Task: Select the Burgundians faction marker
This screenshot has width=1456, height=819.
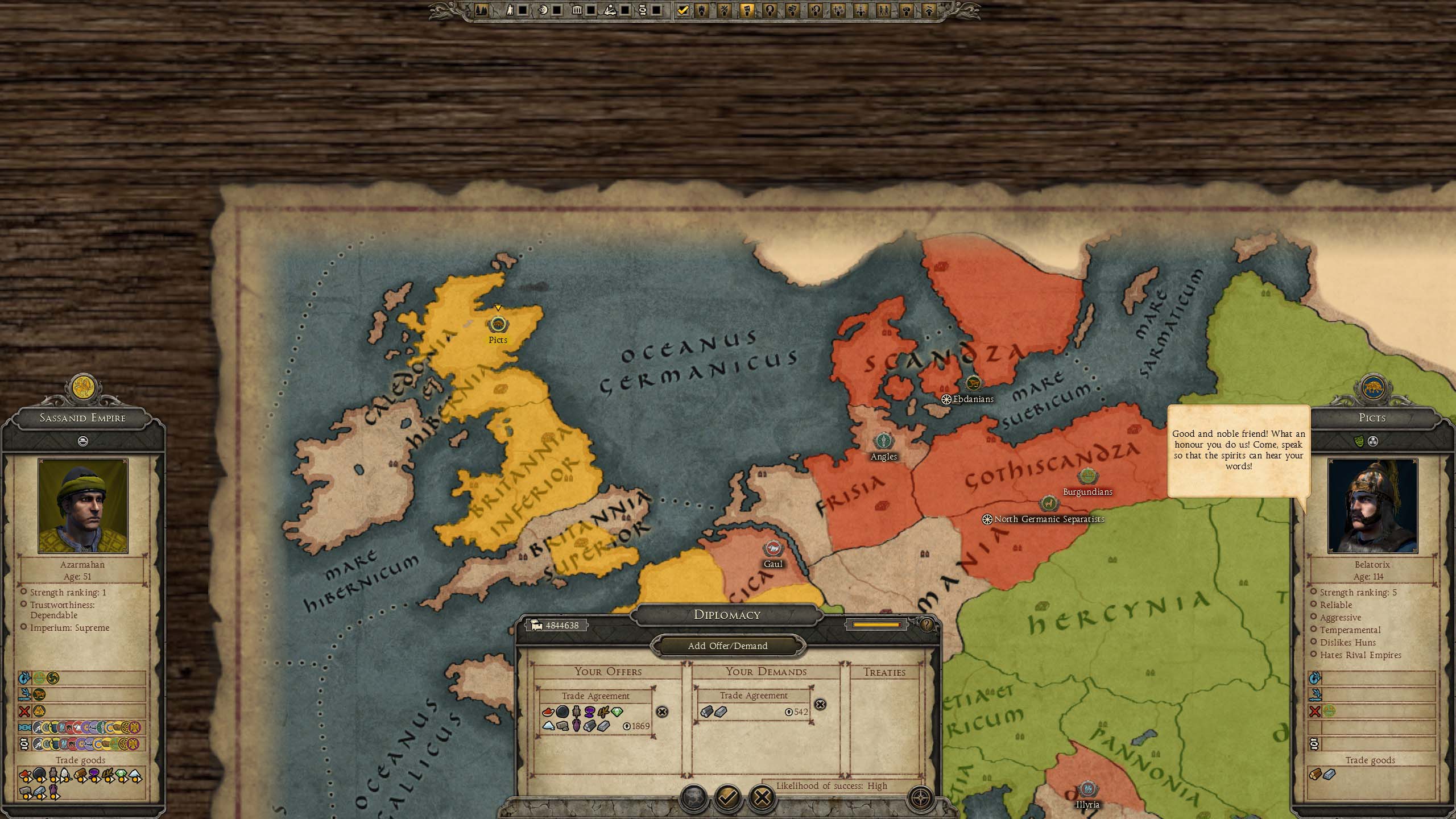Action: pyautogui.click(x=1087, y=477)
